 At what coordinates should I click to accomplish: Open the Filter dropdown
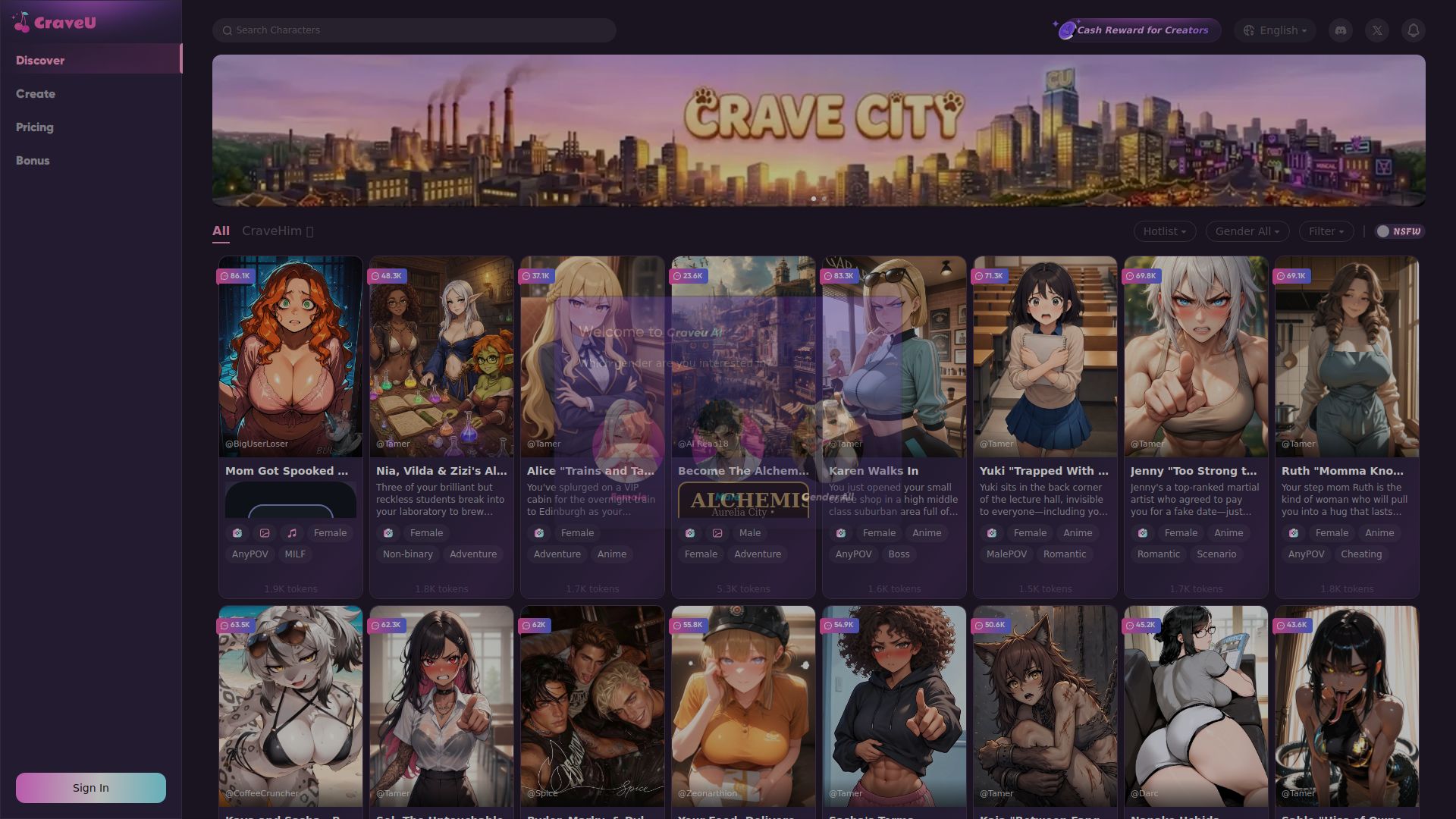click(x=1326, y=231)
